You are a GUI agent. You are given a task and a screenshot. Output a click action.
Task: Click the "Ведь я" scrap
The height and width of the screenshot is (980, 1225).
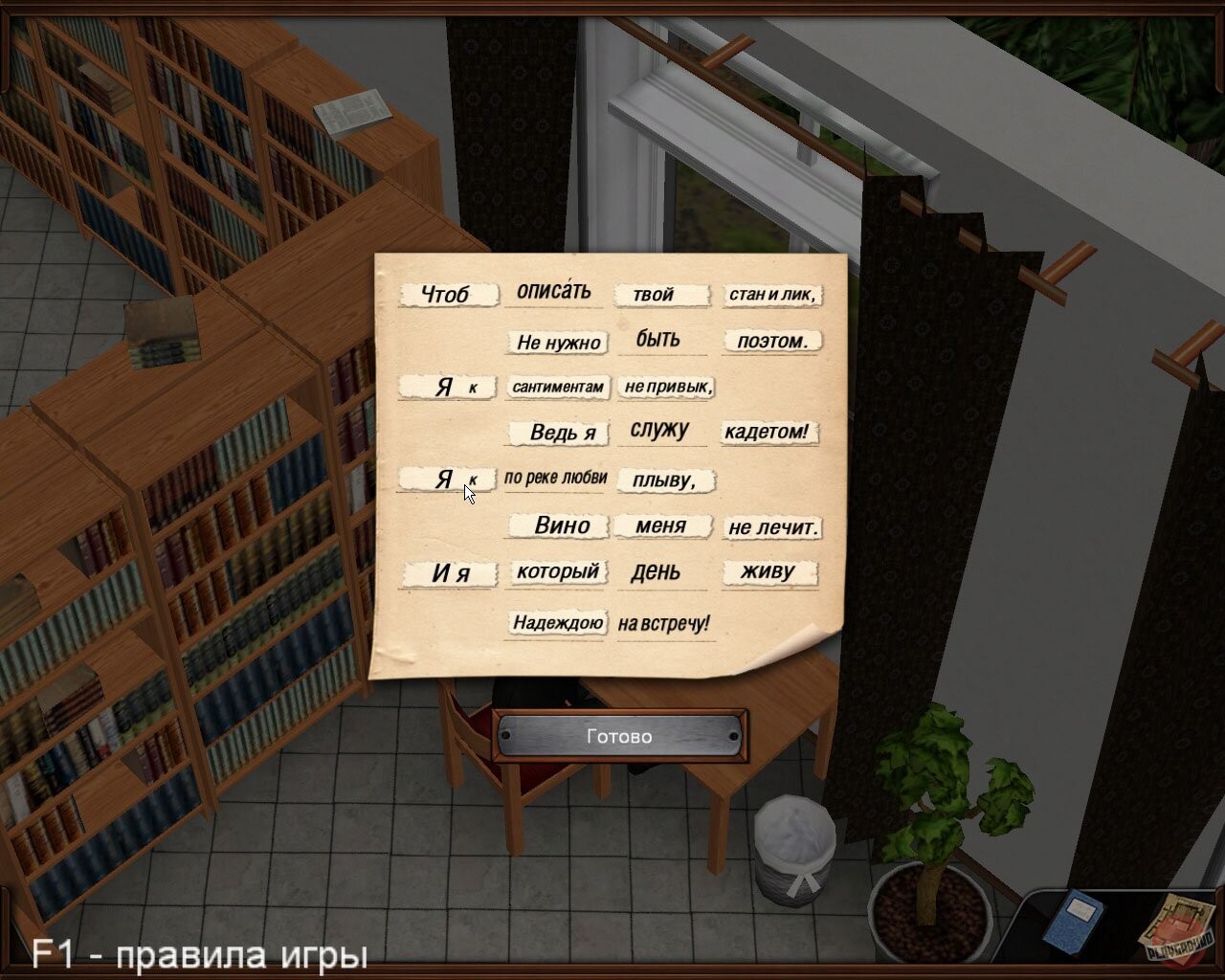560,433
